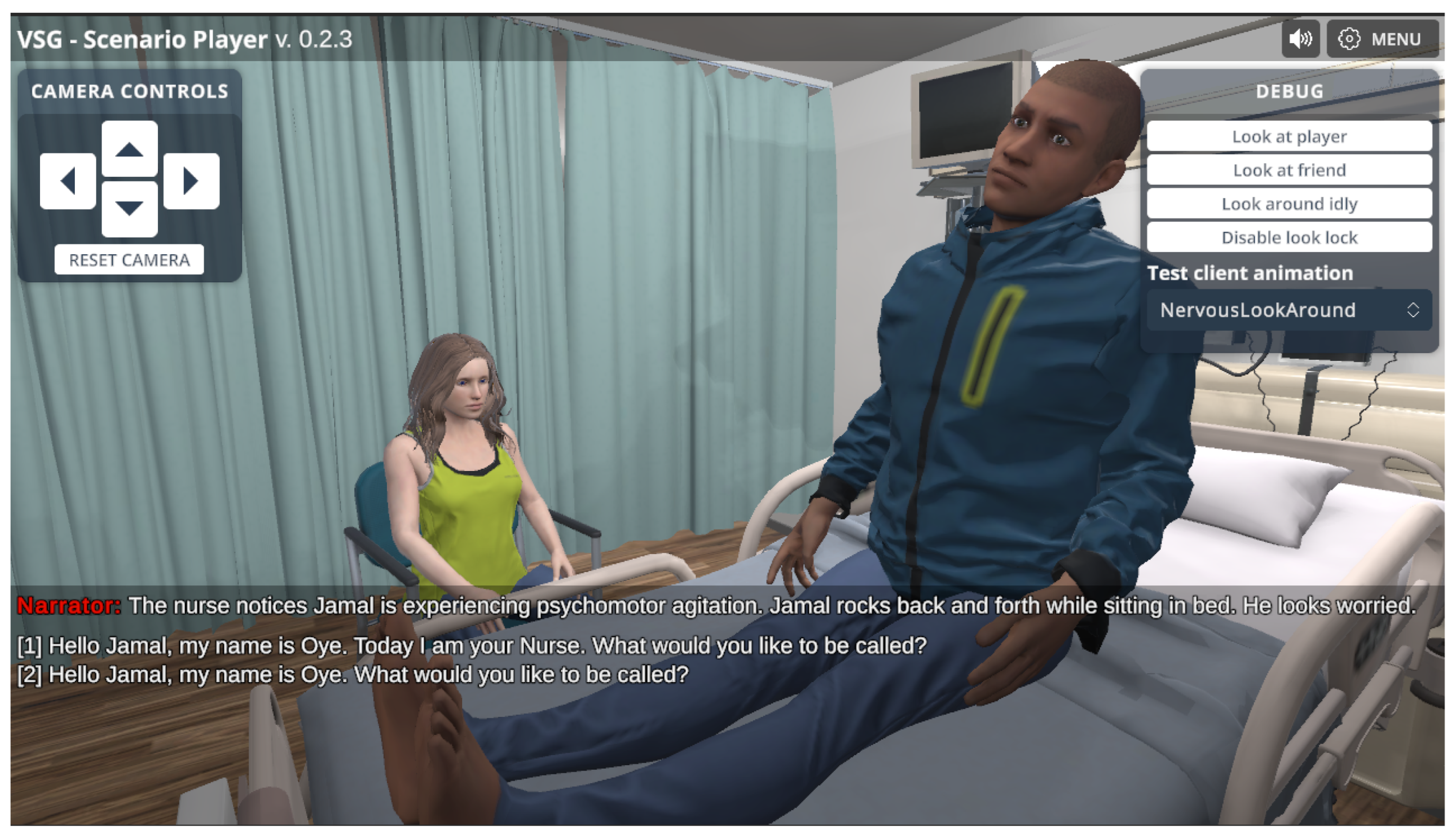Choose dialogue reply one mentioning your Nurse
Viewport: 1456px width, 836px height.
coord(472,646)
